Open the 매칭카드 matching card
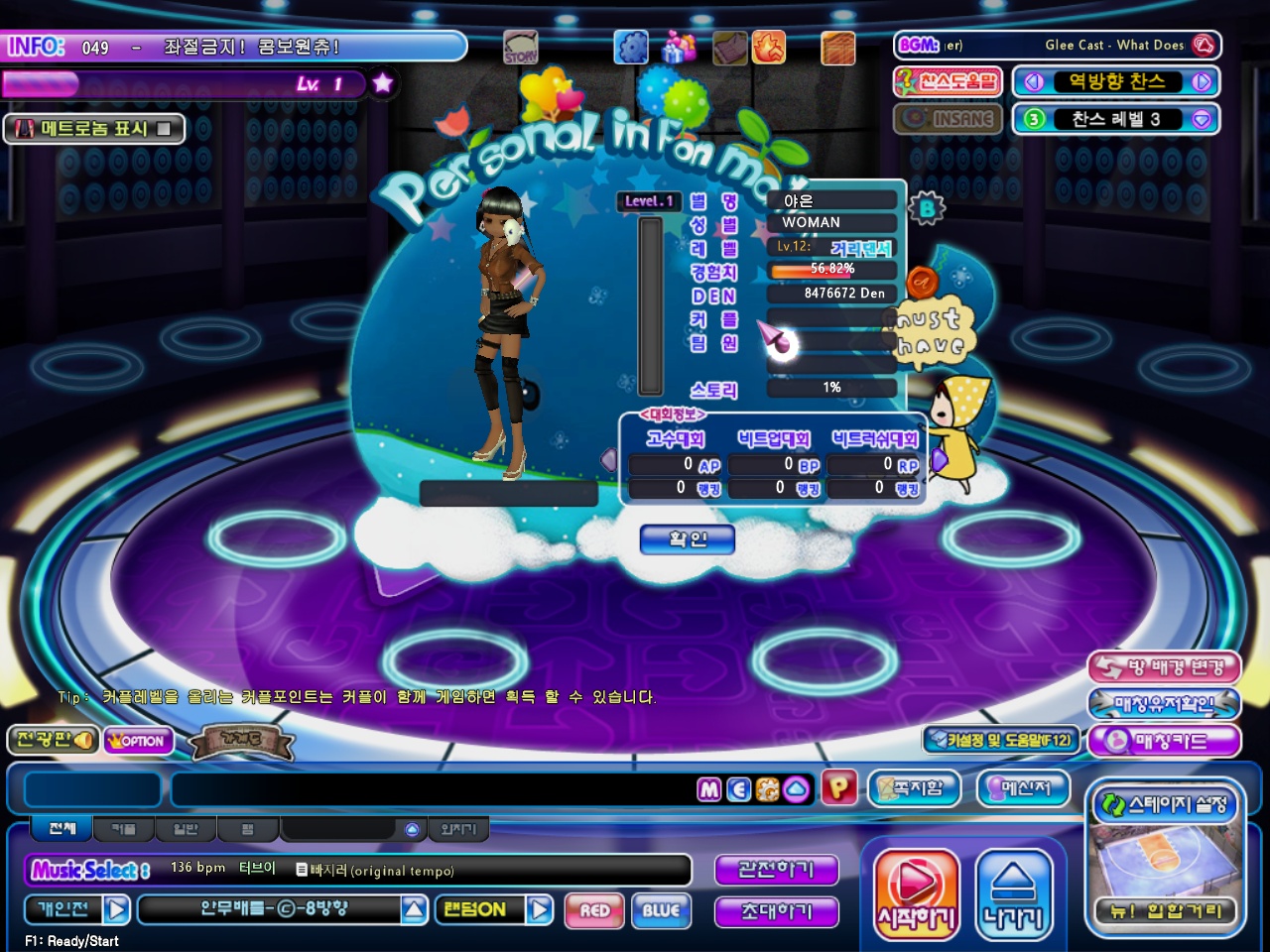1270x952 pixels. coord(1164,741)
